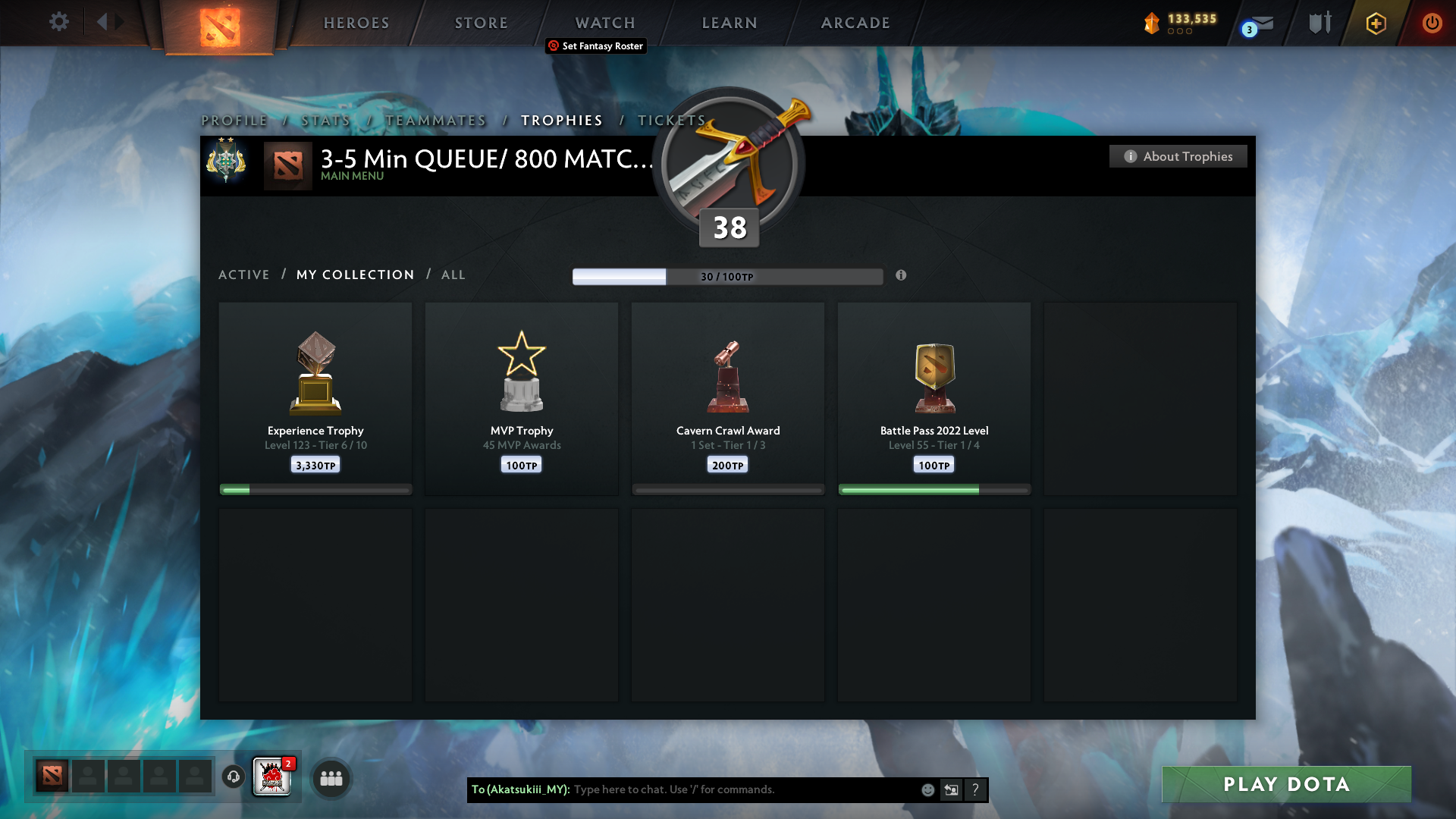The width and height of the screenshot is (1456, 819).
Task: Click the back navigation arrow
Action: pyautogui.click(x=103, y=22)
